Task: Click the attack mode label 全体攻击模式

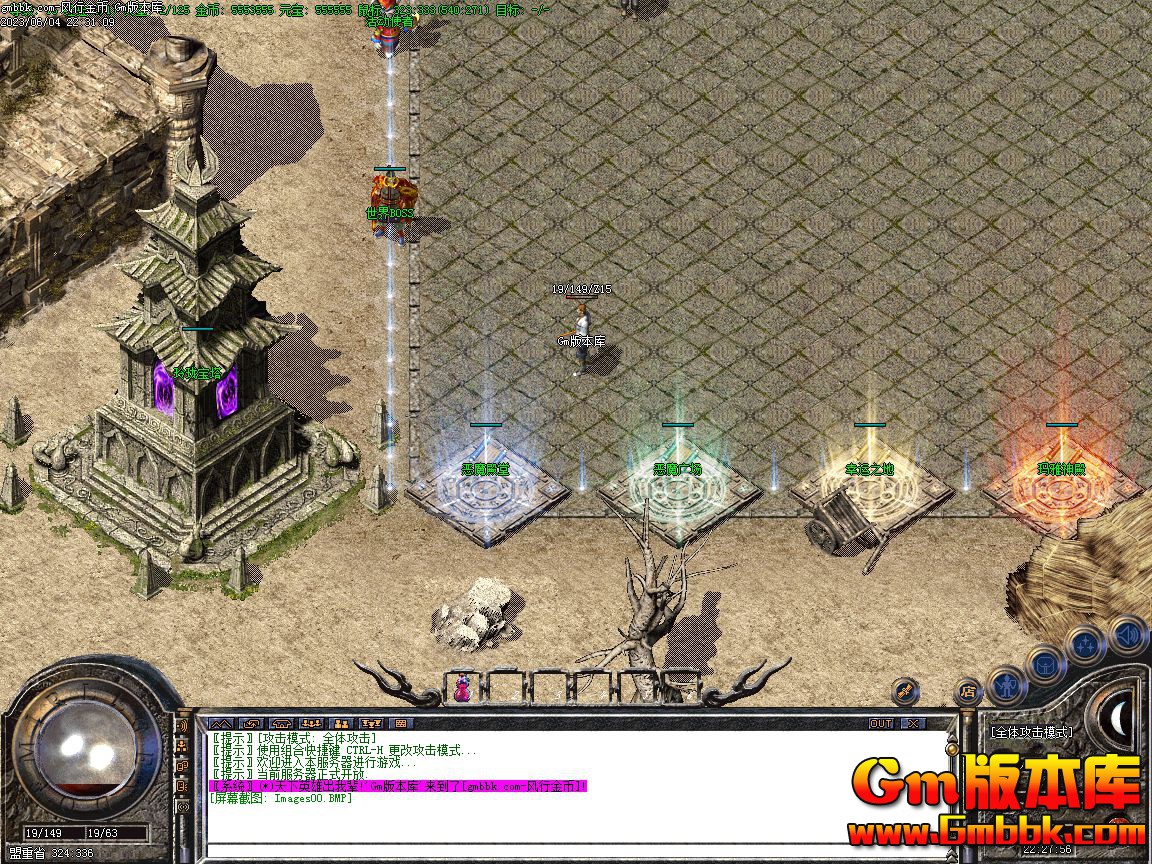Action: [1031, 732]
